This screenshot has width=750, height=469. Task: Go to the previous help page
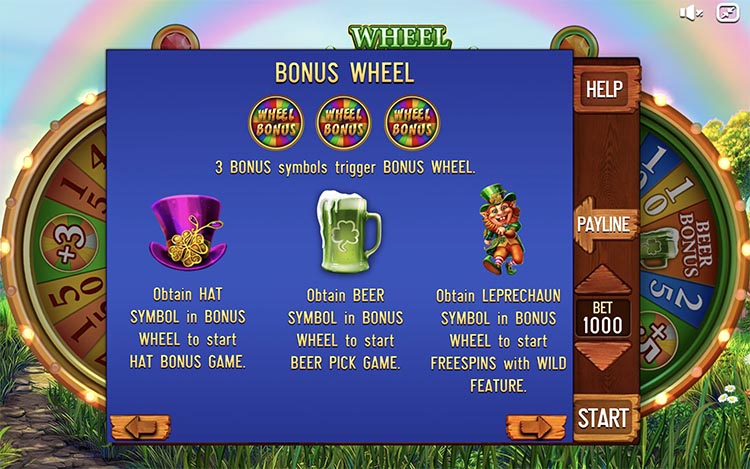click(x=140, y=427)
